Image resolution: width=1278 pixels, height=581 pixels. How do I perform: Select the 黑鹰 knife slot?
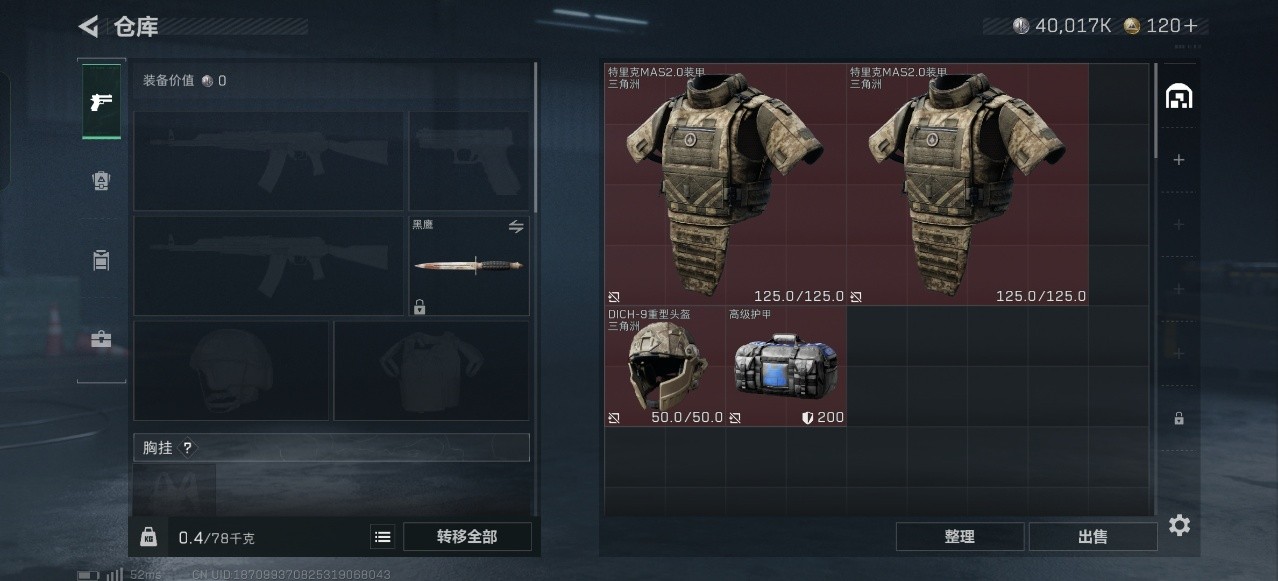click(x=469, y=265)
